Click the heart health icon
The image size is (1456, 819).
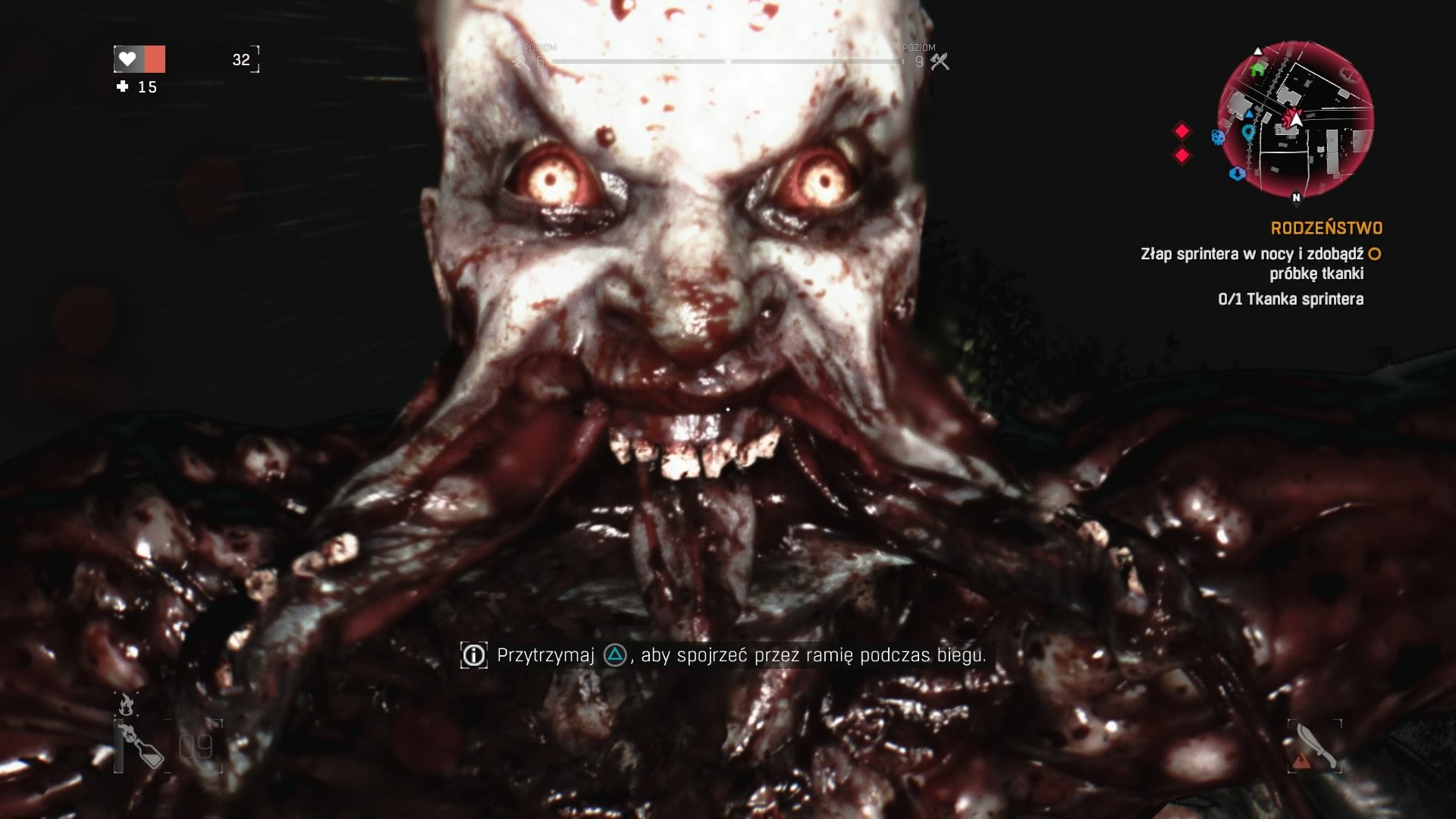(x=127, y=57)
